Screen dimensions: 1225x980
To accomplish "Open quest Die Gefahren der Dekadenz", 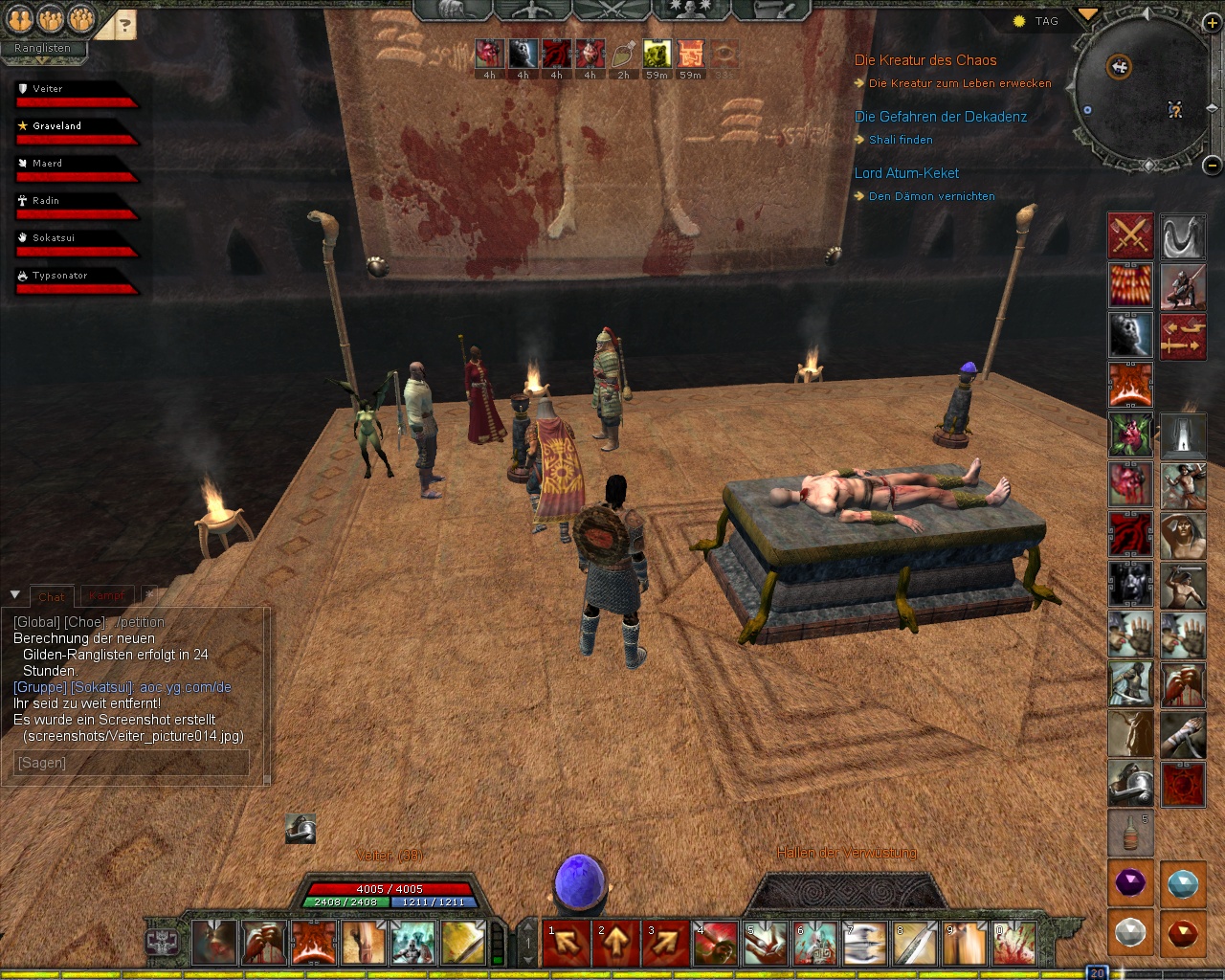I will pos(940,117).
